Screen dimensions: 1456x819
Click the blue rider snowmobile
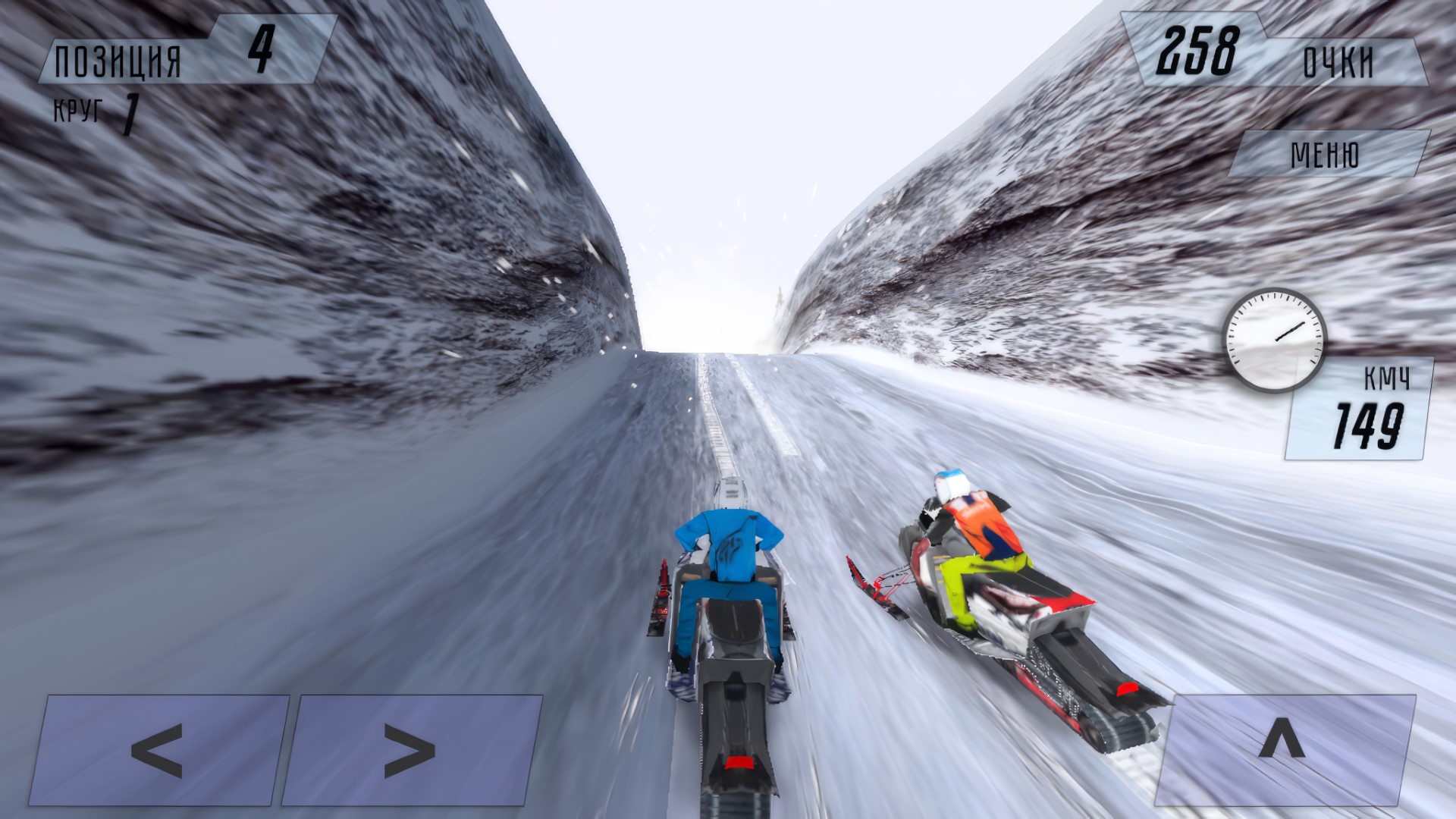[732, 607]
